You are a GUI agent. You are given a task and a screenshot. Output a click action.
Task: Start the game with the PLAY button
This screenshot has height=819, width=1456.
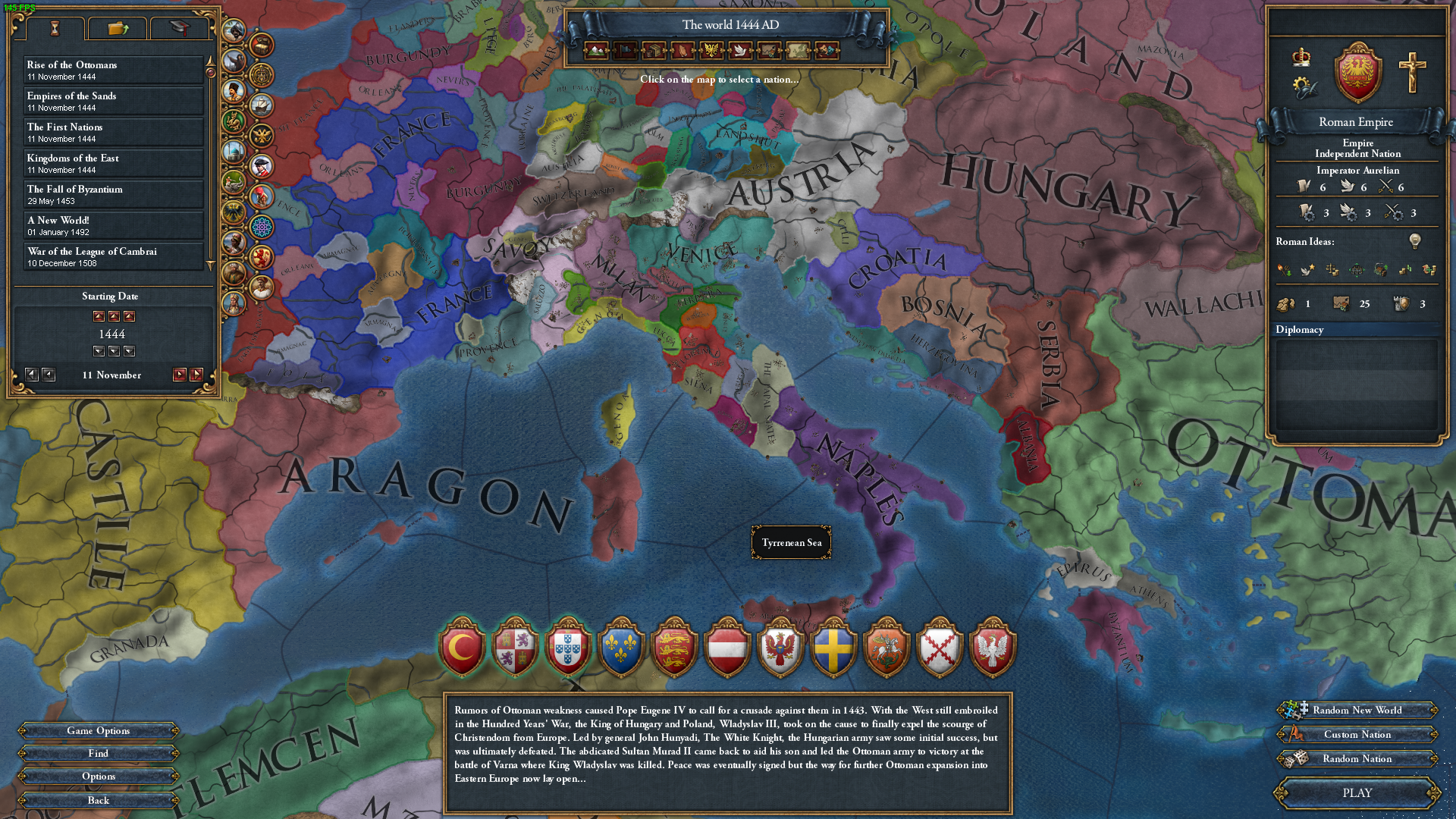point(1357,793)
